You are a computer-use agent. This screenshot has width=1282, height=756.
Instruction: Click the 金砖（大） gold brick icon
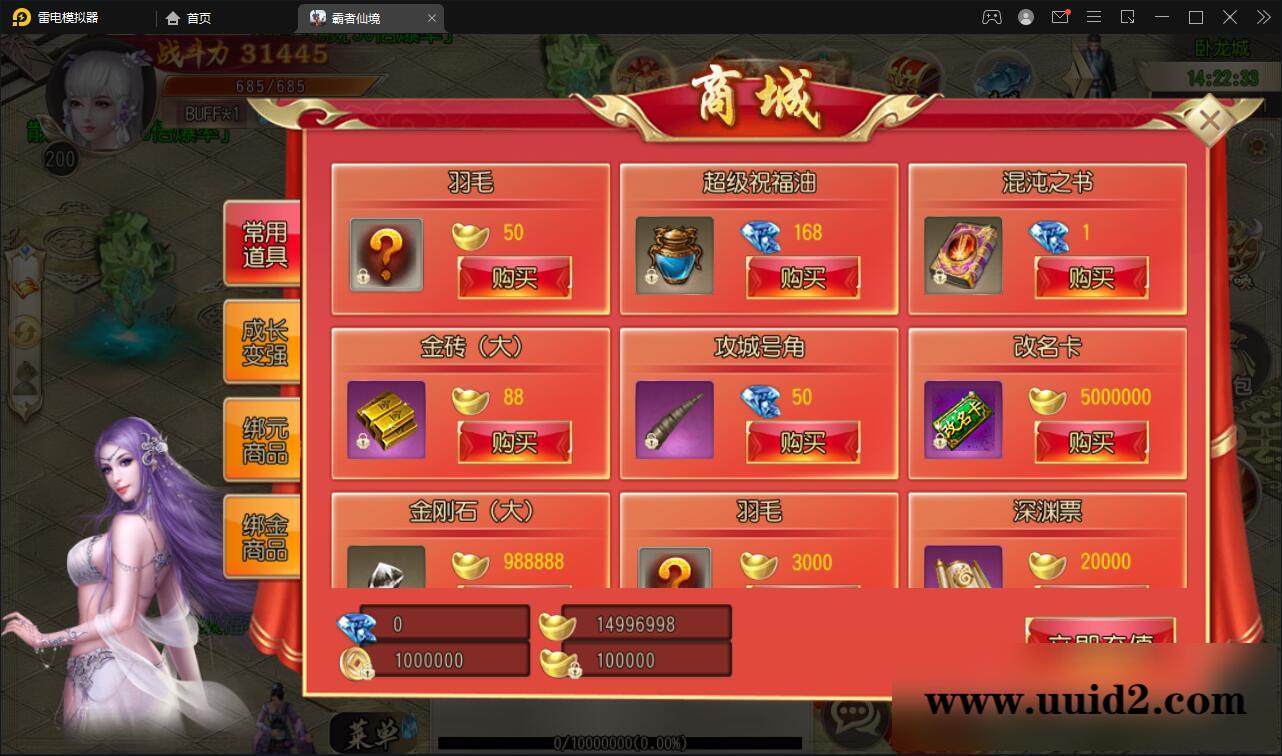click(x=385, y=420)
